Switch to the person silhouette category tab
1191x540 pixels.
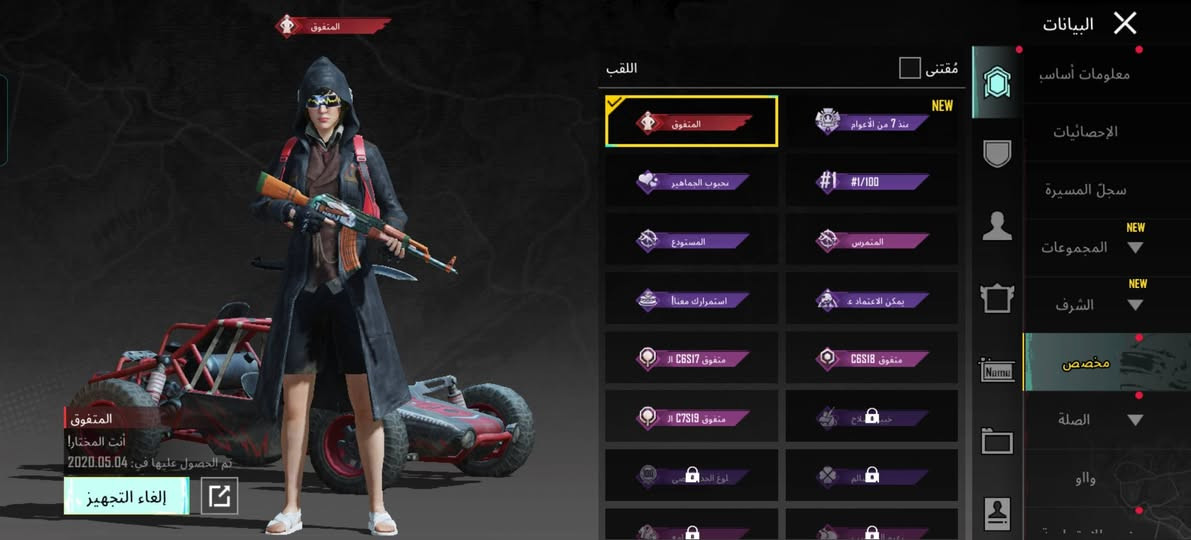point(997,225)
